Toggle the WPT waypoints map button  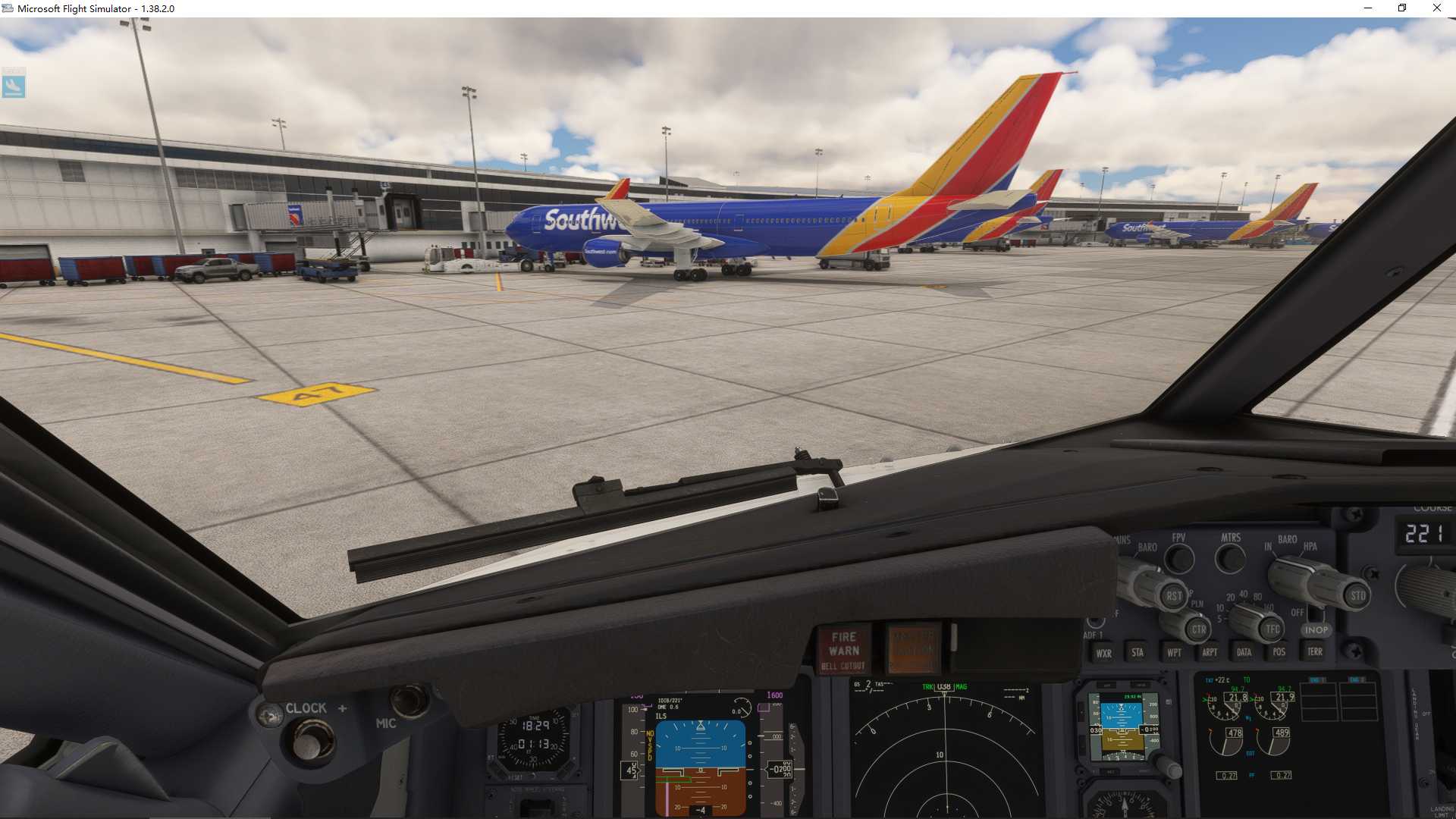1174,652
